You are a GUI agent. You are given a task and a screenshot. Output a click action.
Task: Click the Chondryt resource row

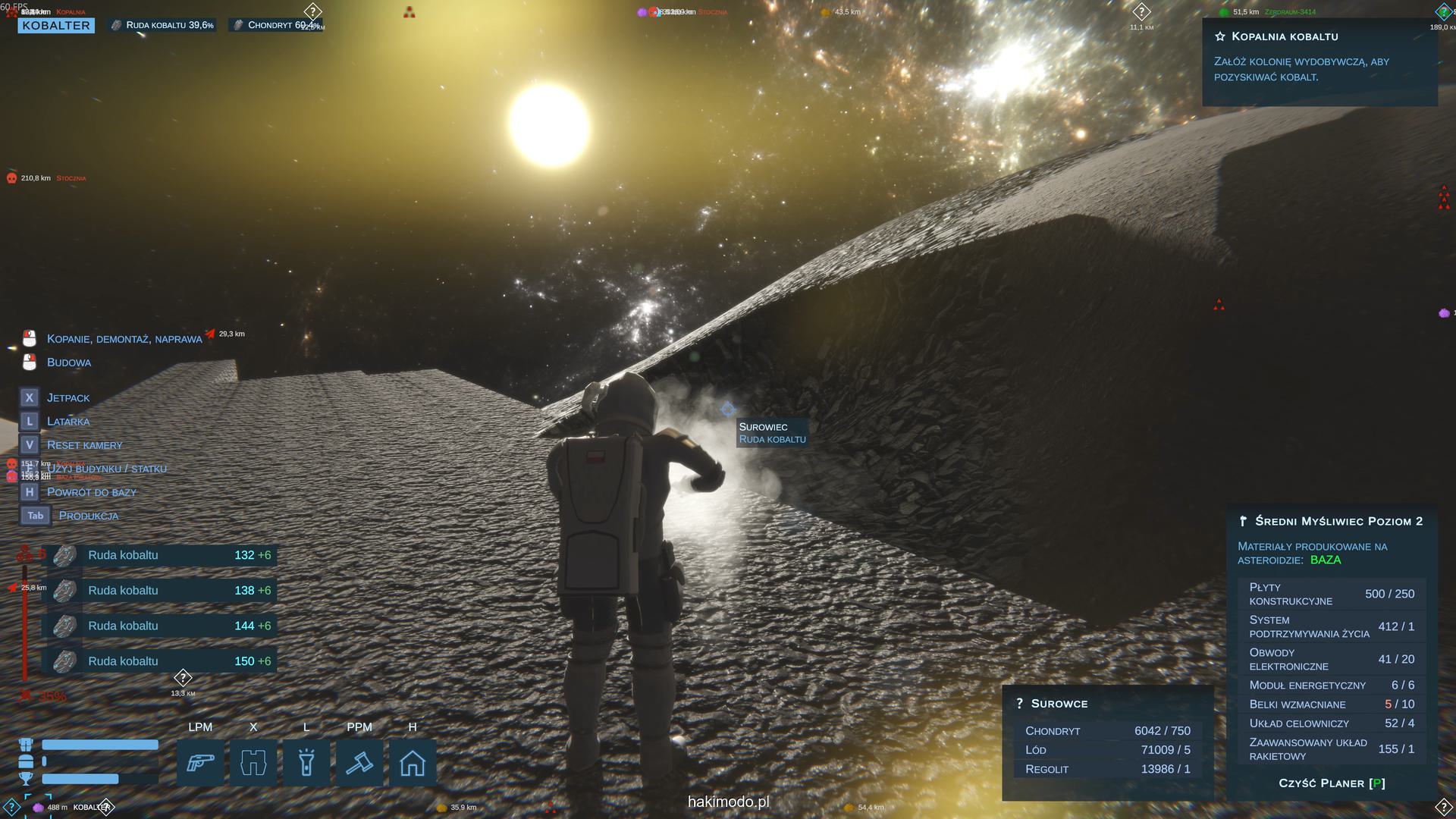pos(1107,731)
